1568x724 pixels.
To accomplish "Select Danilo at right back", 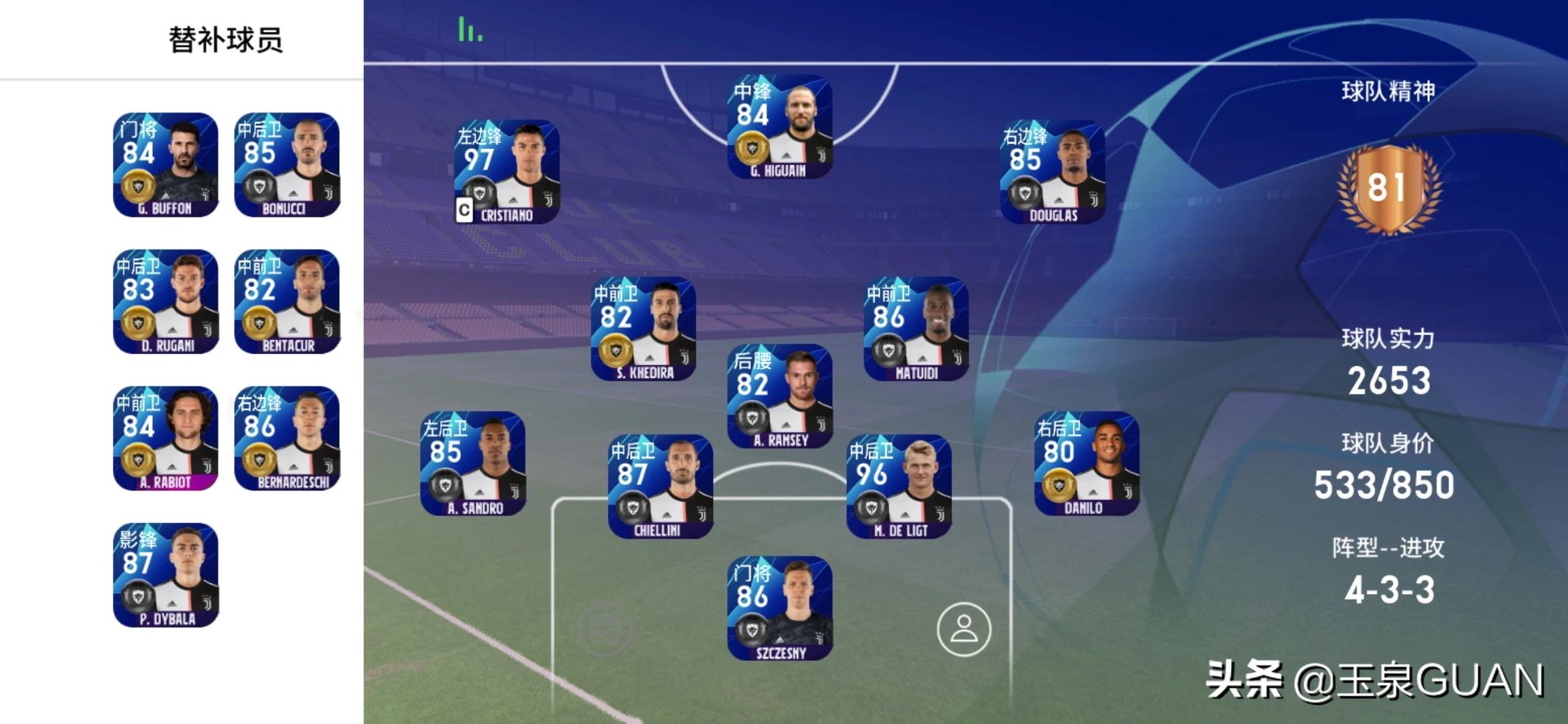I will [x=1086, y=464].
